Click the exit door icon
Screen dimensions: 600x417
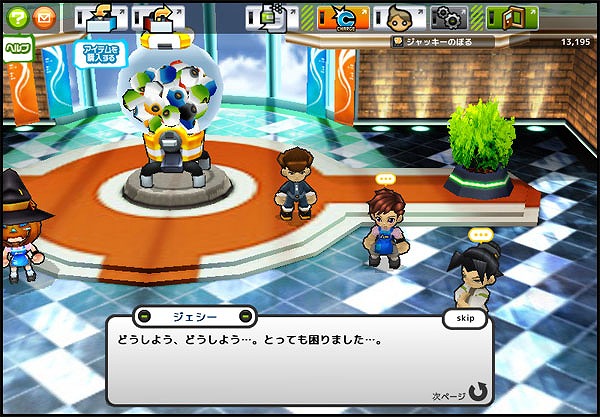coord(512,17)
